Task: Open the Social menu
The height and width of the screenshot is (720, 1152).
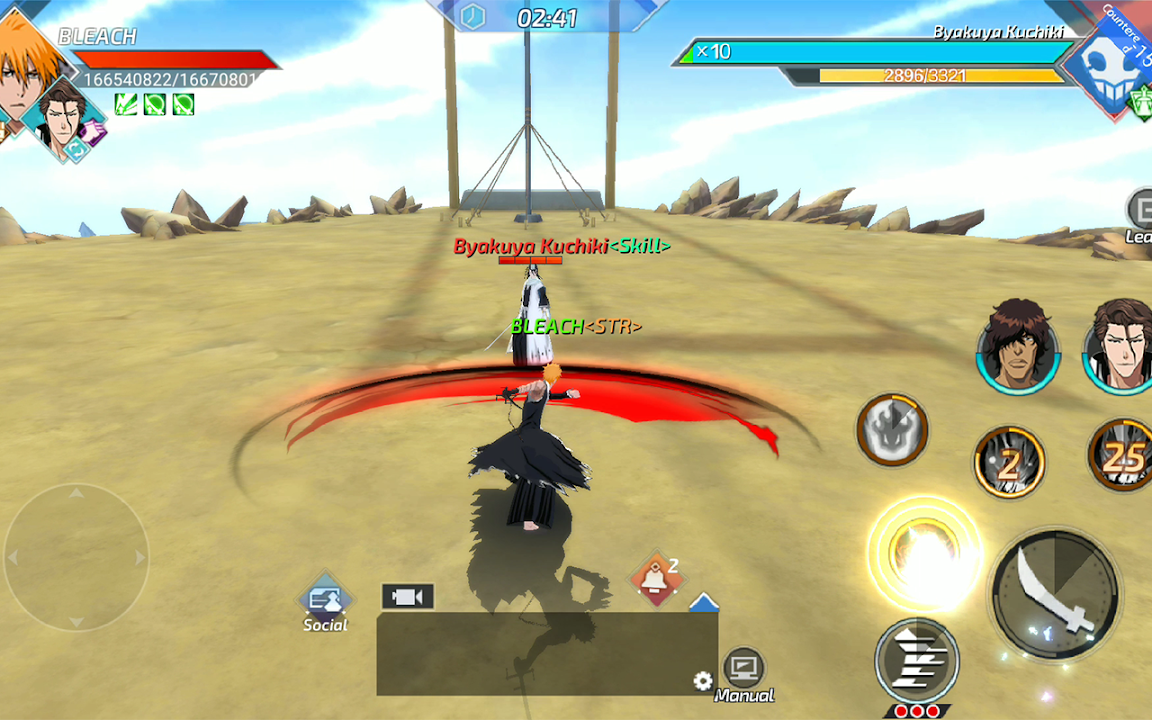Action: coord(325,603)
